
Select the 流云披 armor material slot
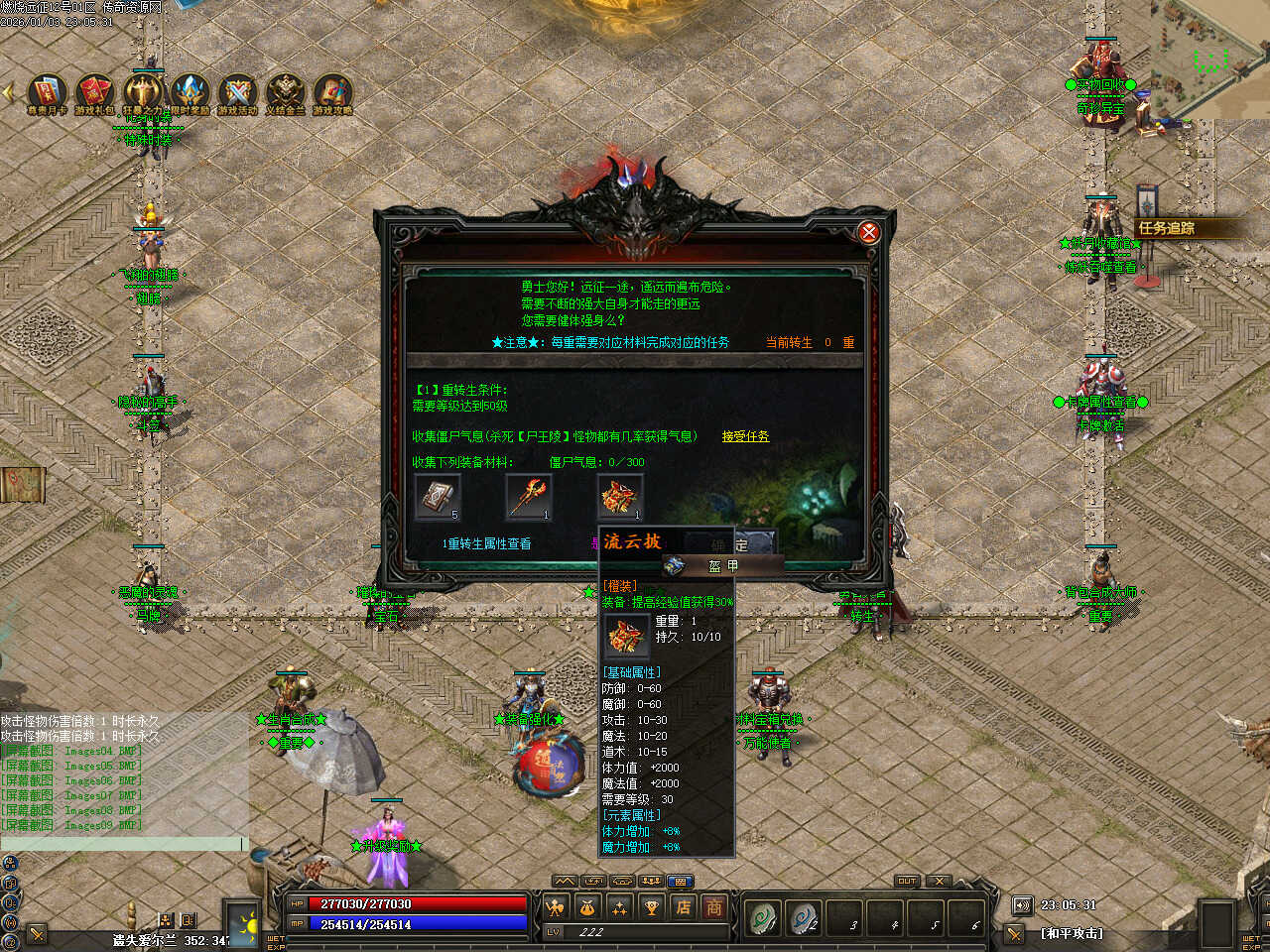click(620, 496)
